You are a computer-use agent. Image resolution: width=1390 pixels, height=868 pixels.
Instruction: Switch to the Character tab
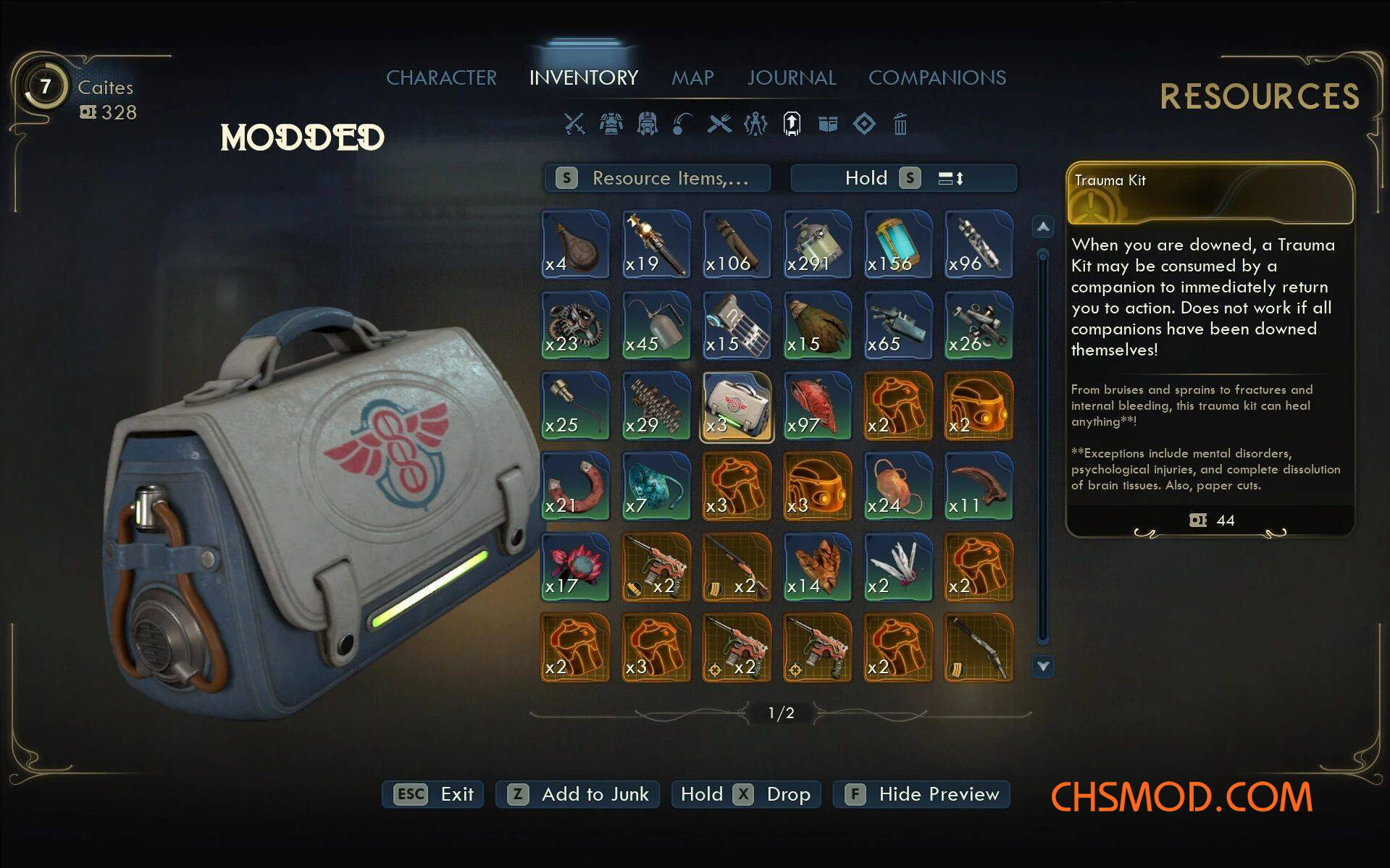441,77
